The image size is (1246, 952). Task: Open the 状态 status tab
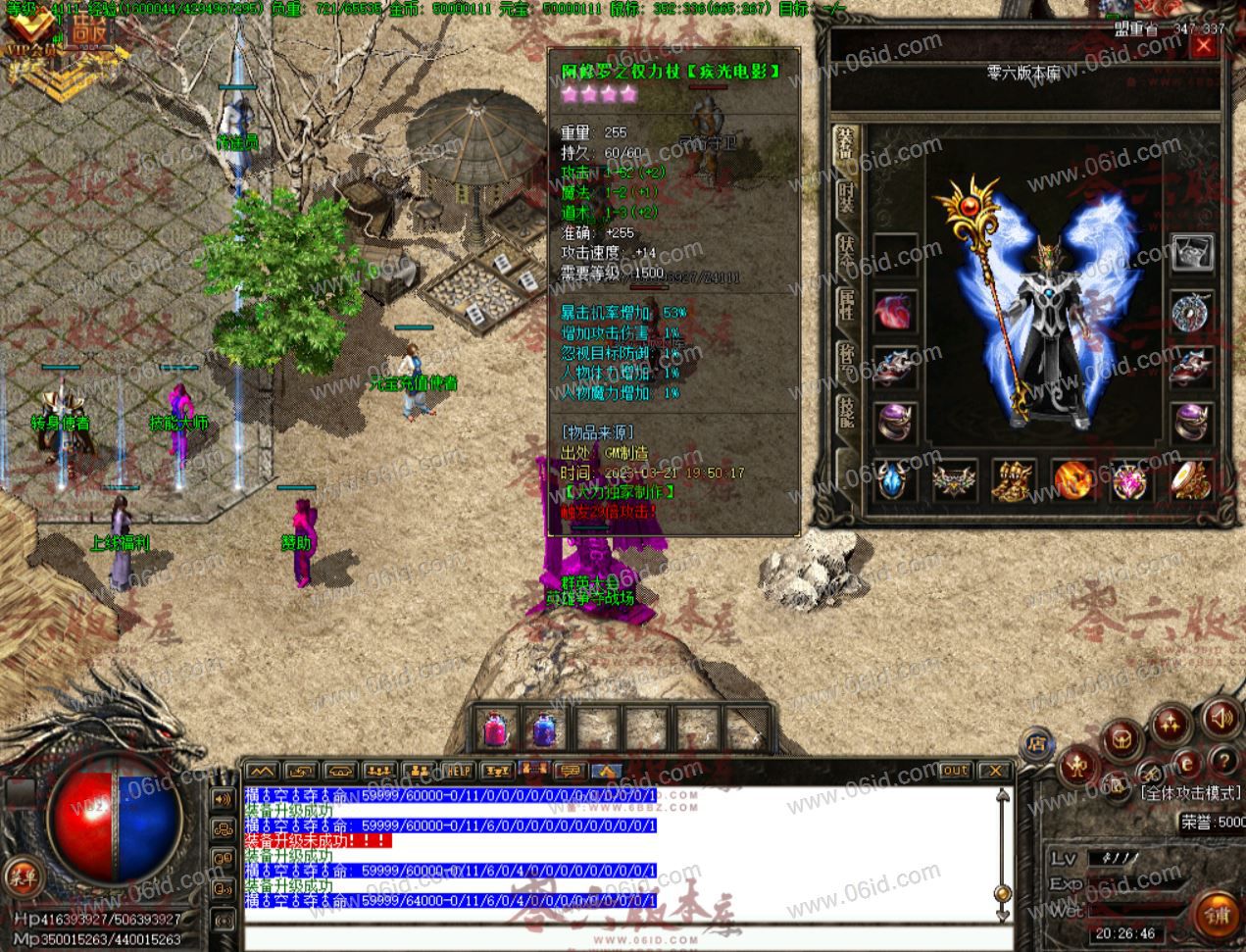tap(845, 253)
